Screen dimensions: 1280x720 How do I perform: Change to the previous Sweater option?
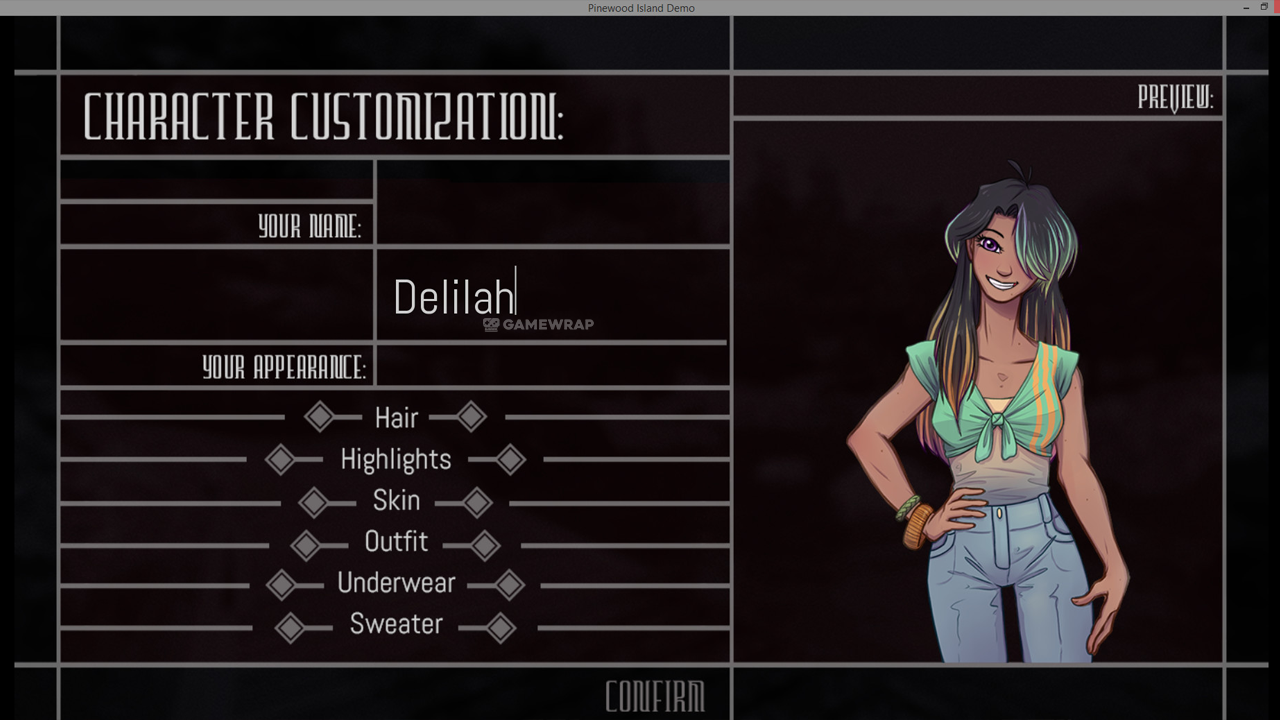(290, 628)
